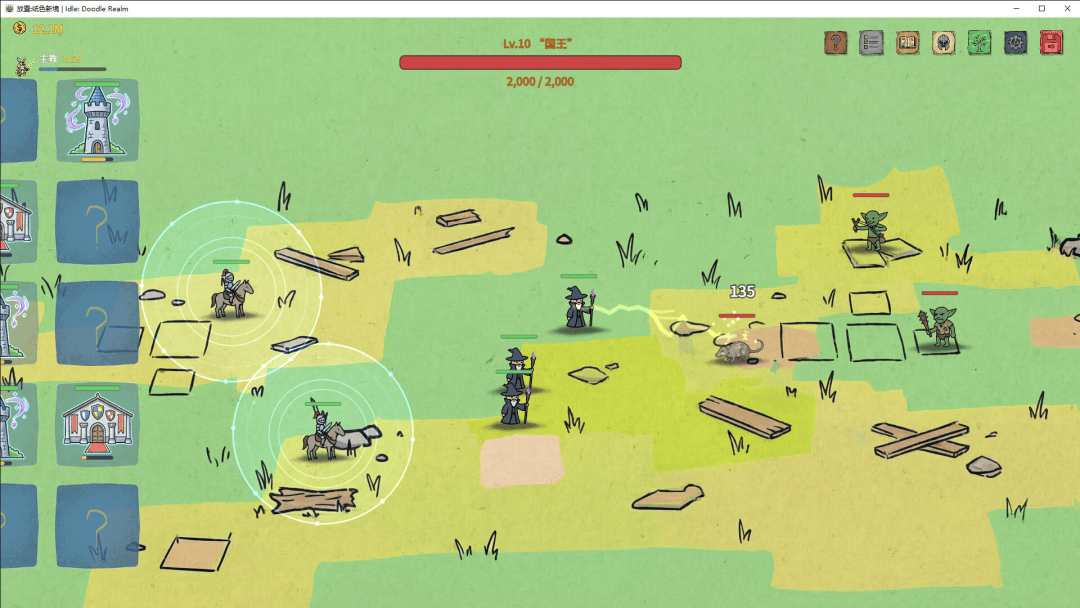
Task: Open the gear settings button
Action: coord(1015,43)
